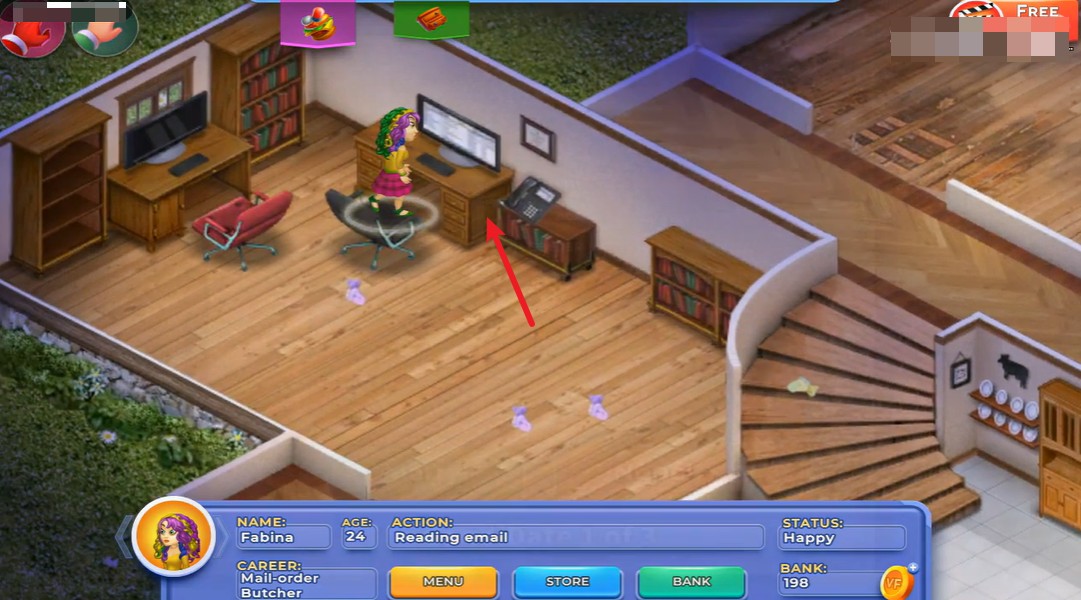Click the Free clapperboard video button
Viewport: 1081px width, 600px height.
click(x=1010, y=14)
